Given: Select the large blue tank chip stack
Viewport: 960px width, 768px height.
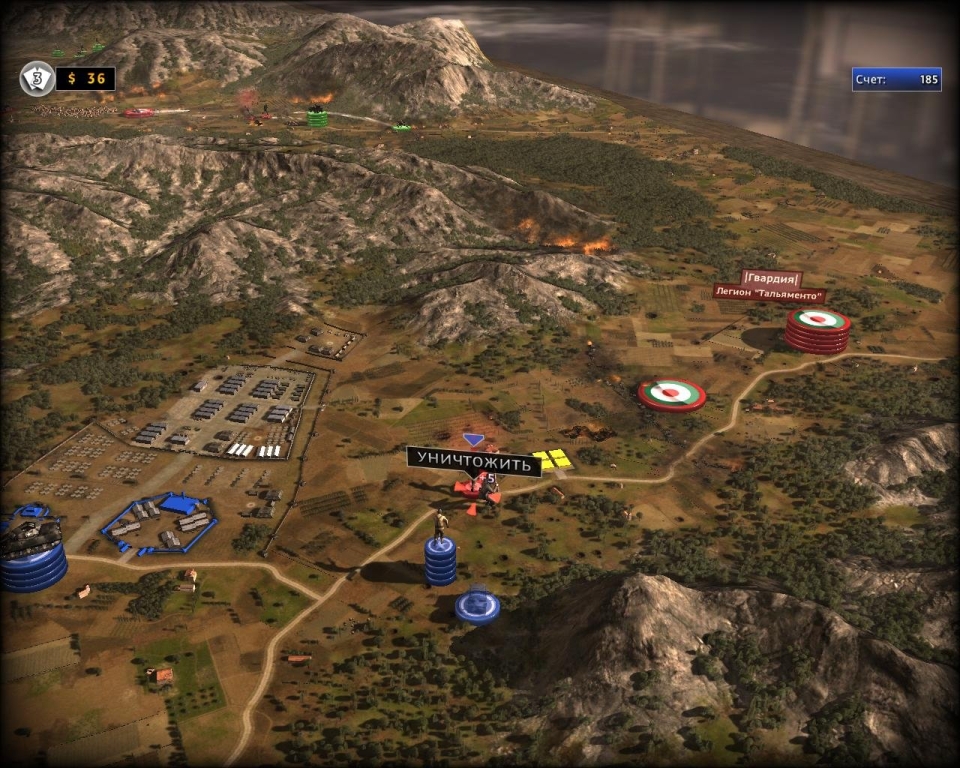Looking at the screenshot, I should point(31,553).
